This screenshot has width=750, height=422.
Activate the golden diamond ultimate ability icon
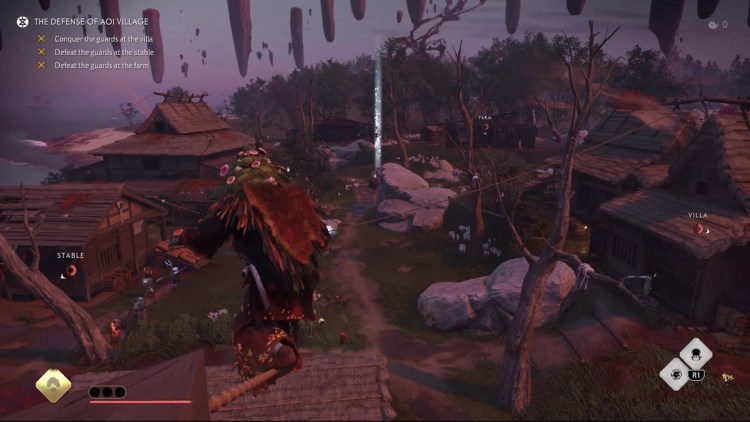(x=53, y=386)
